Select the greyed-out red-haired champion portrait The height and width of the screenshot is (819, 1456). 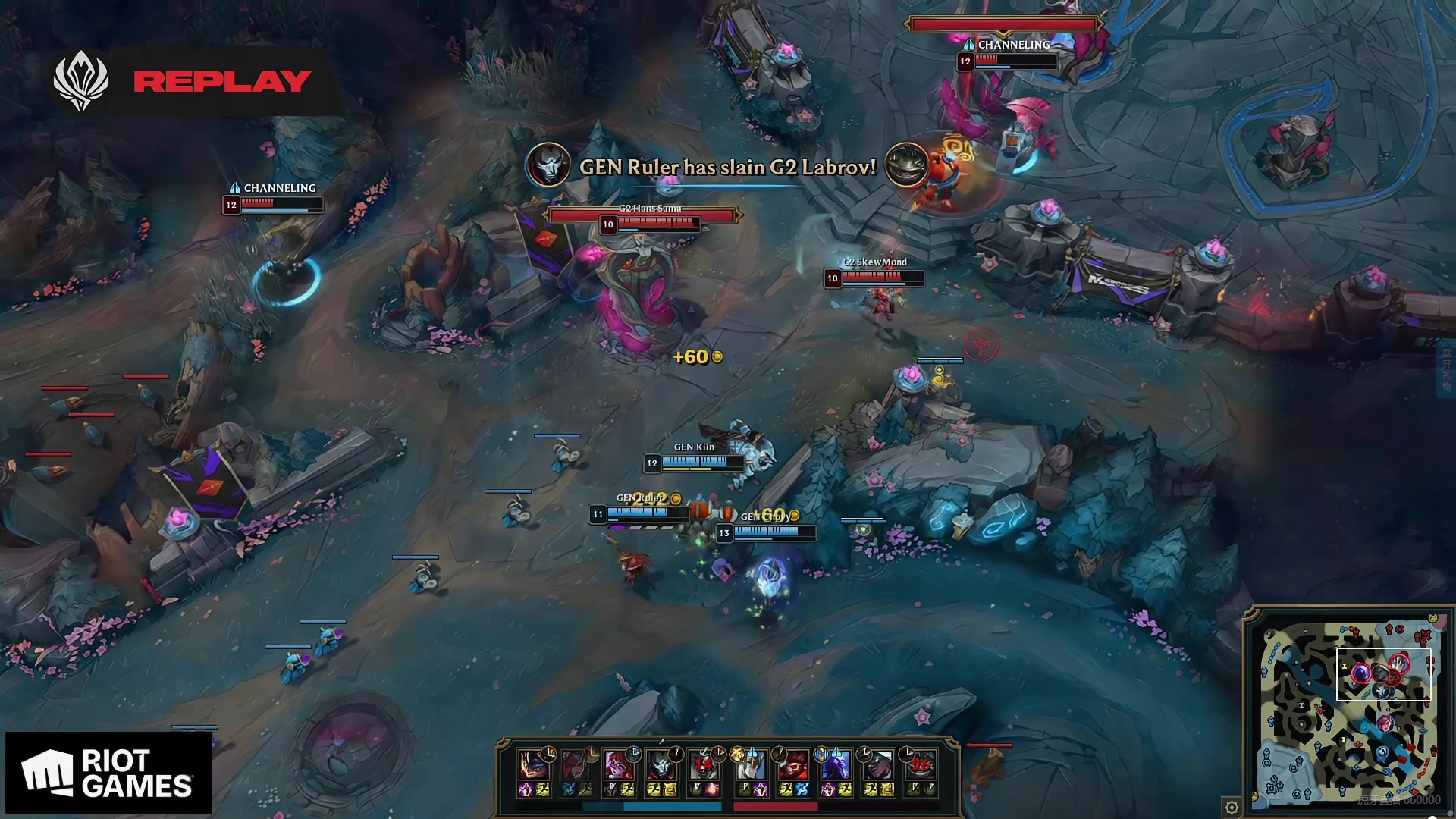pos(576,764)
